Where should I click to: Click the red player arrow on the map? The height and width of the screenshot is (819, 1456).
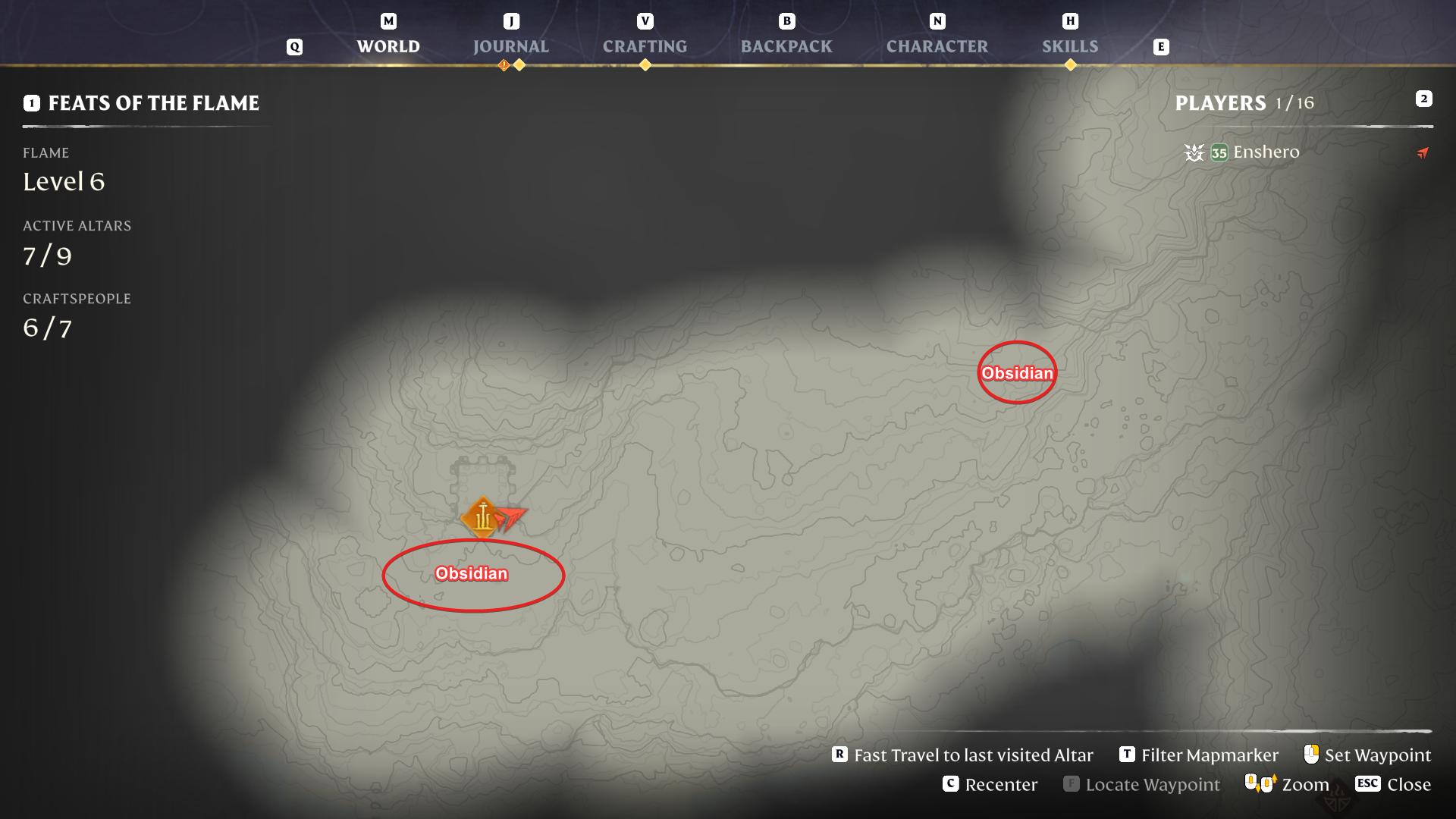[512, 518]
